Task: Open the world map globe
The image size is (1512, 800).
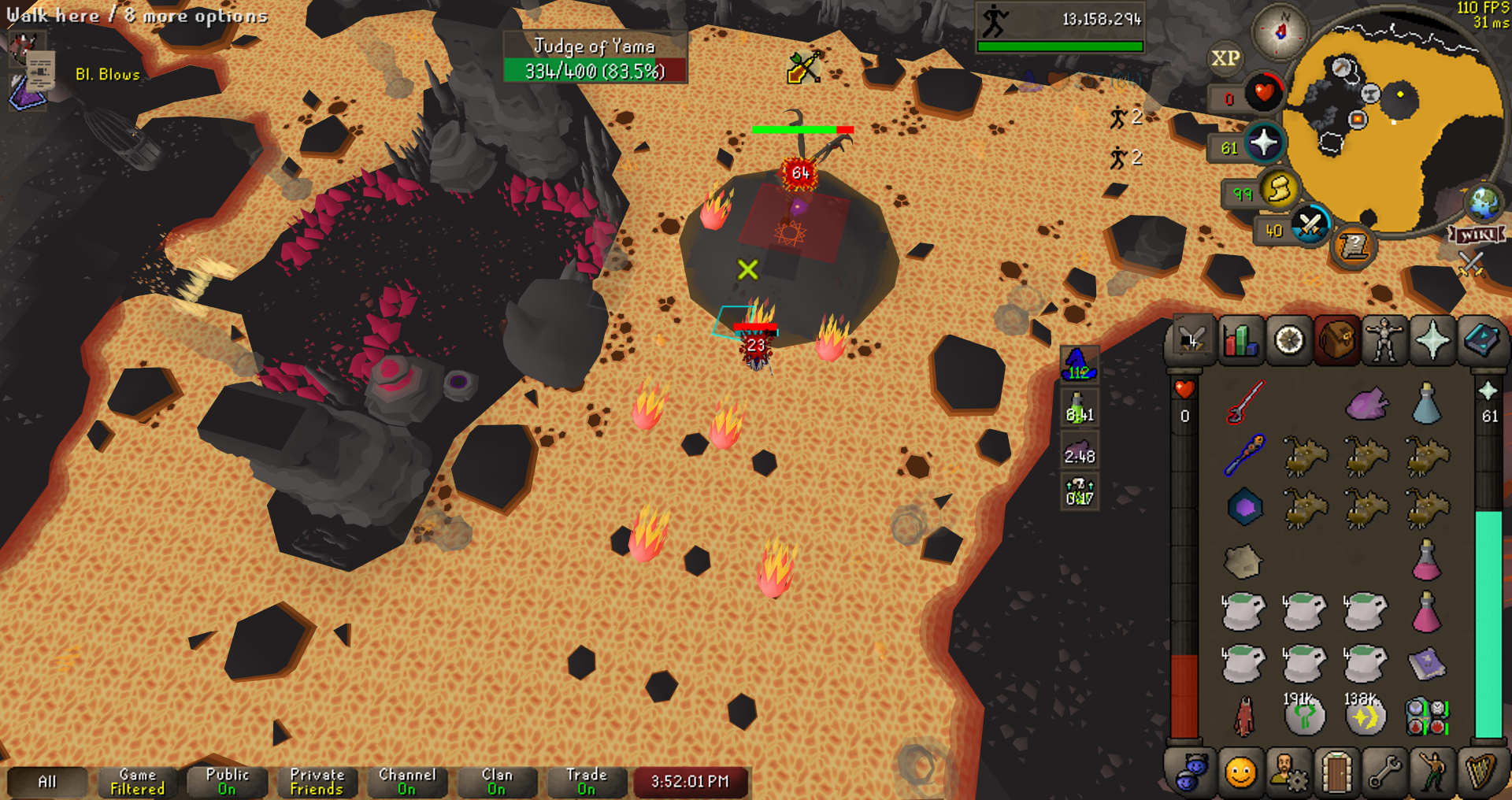Action: tap(1484, 202)
